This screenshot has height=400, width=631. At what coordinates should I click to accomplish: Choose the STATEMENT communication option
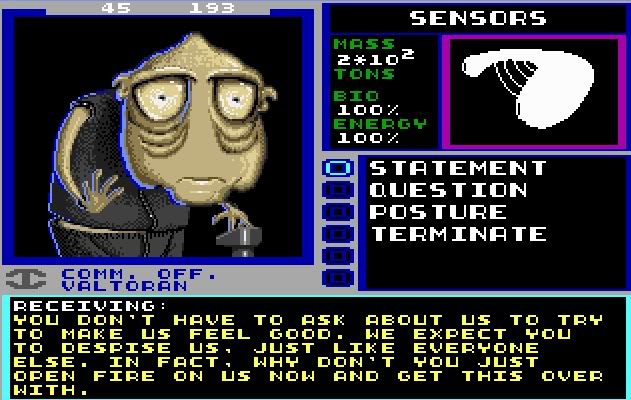point(458,168)
